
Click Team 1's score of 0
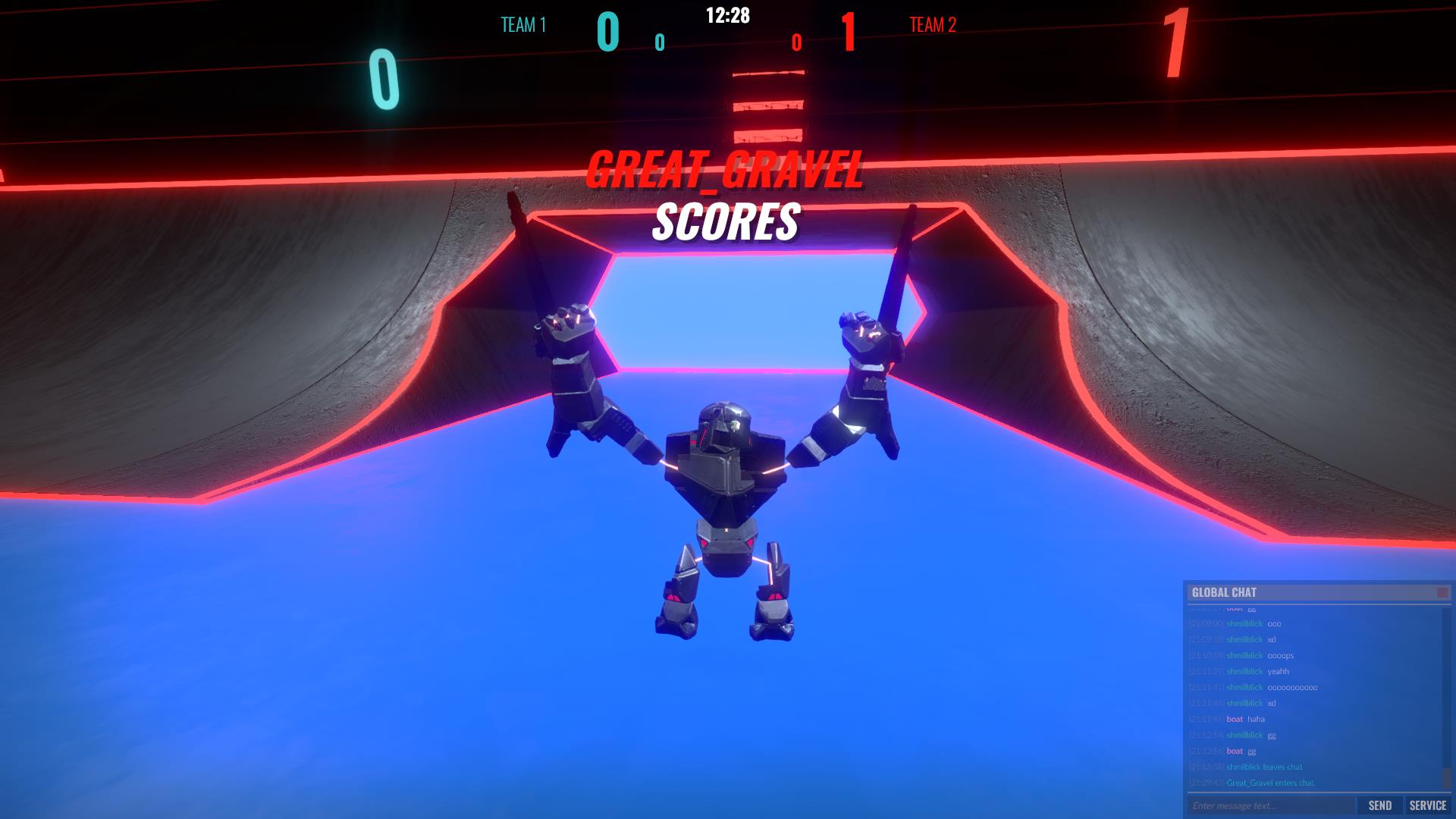607,30
